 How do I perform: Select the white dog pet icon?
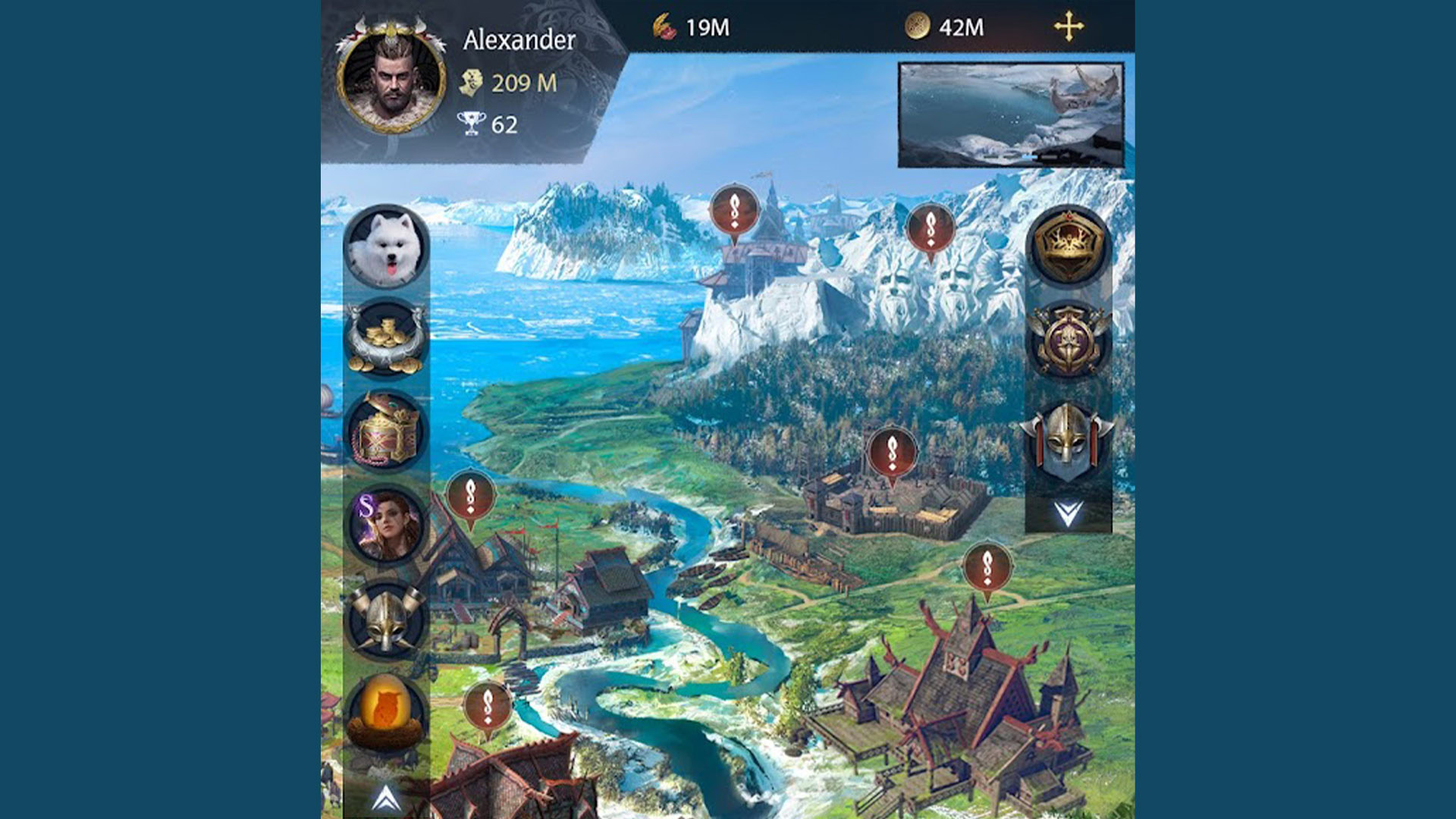[x=386, y=246]
